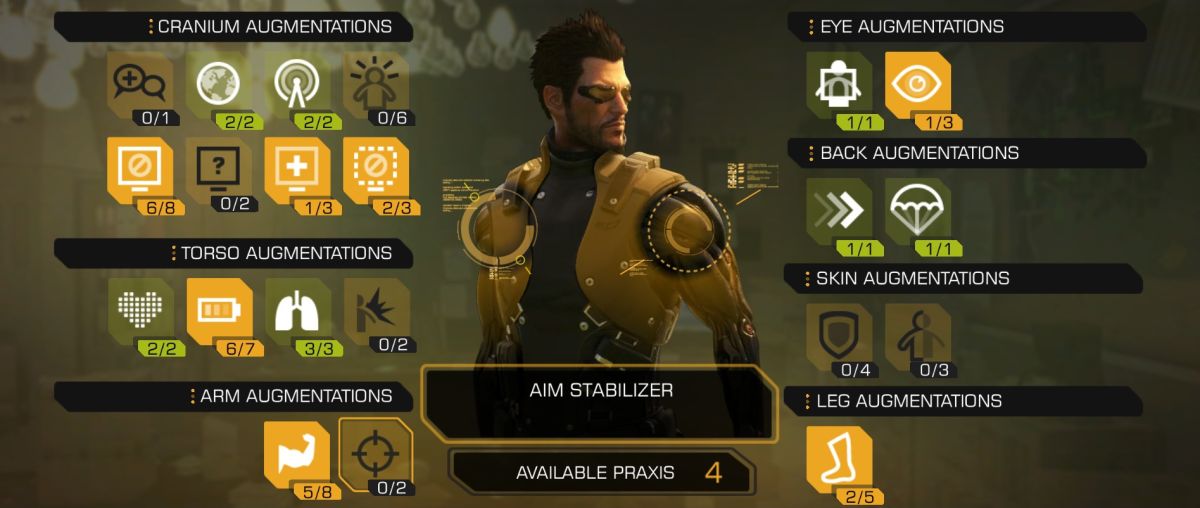The width and height of the screenshot is (1200, 508).
Task: Choose the silhouette skin augmentation rated 0/3
Action: (x=917, y=335)
